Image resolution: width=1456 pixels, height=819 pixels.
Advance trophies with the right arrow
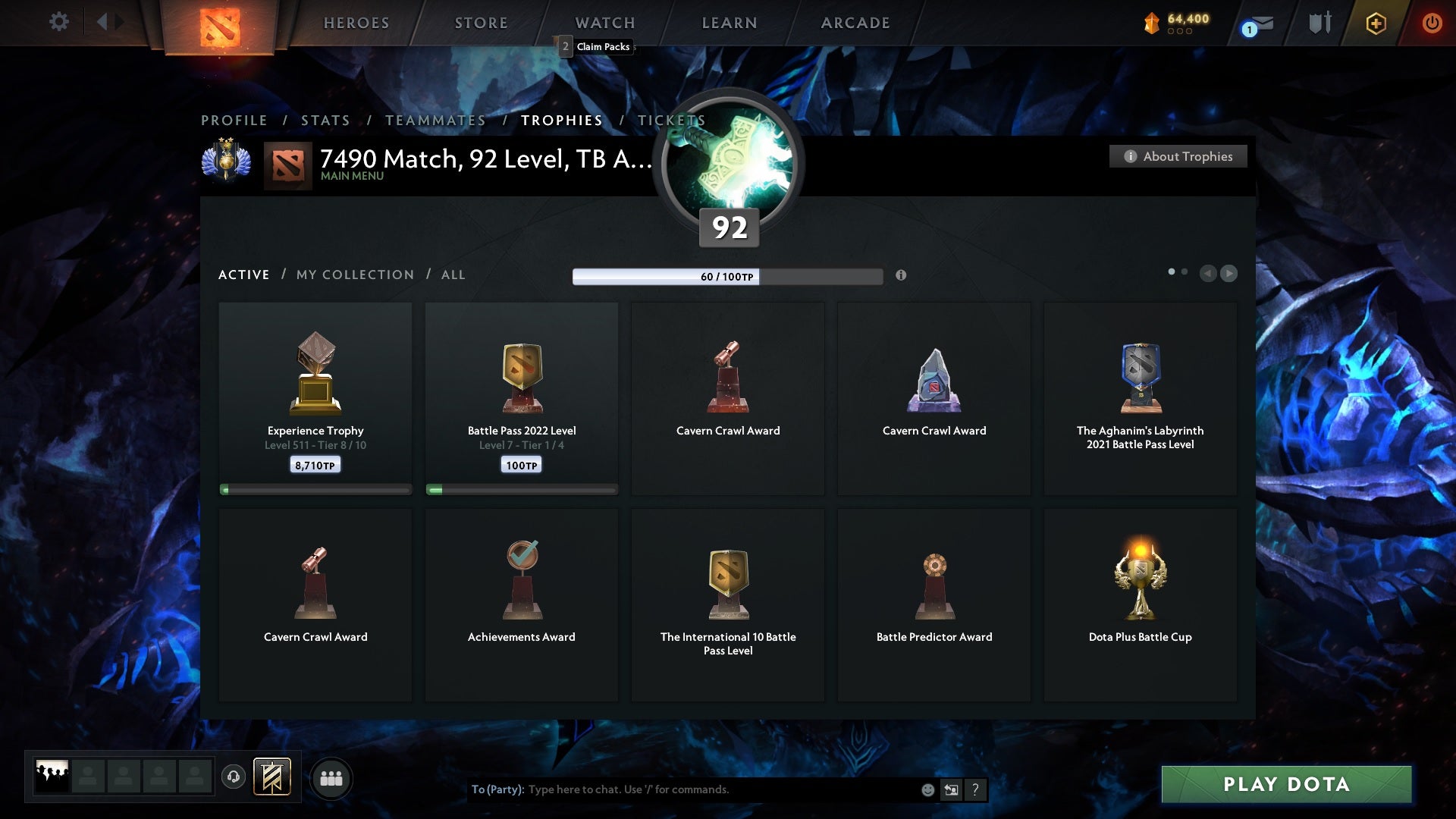(x=1228, y=273)
